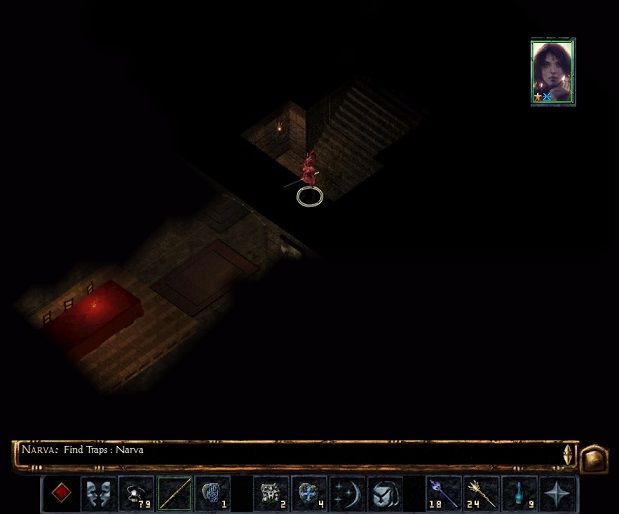Activate the quick slot showing count 2
Viewport: 619px width, 514px height.
[x=271, y=493]
